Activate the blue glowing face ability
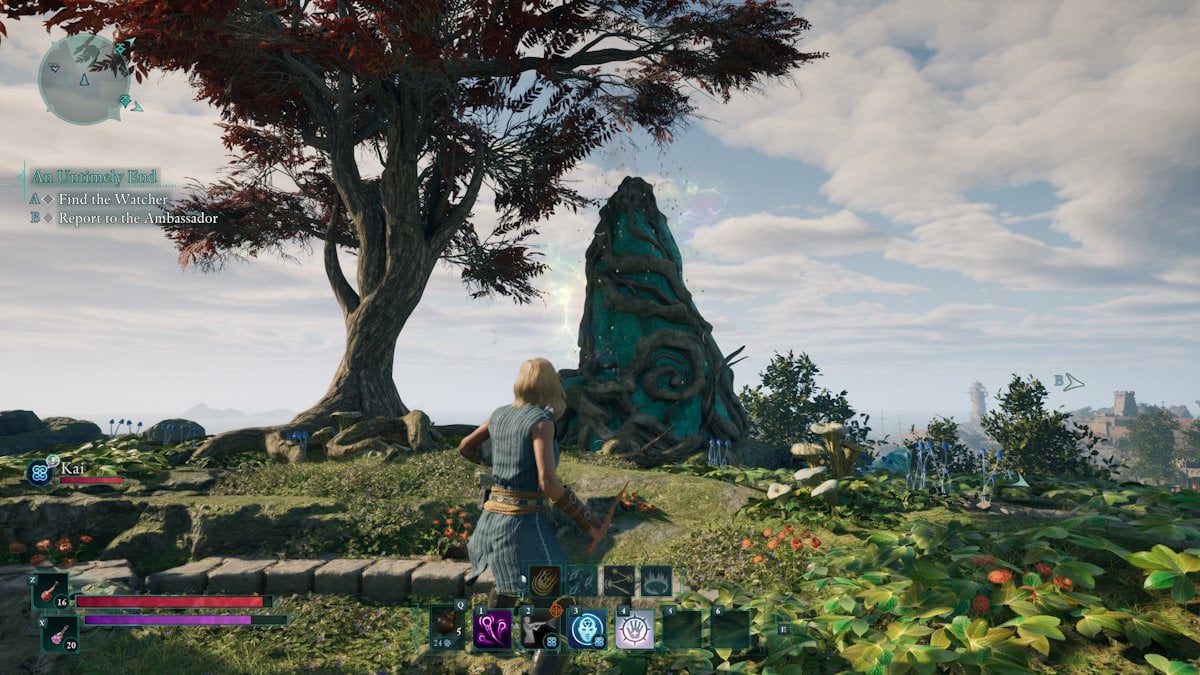This screenshot has height=675, width=1200. [x=587, y=629]
